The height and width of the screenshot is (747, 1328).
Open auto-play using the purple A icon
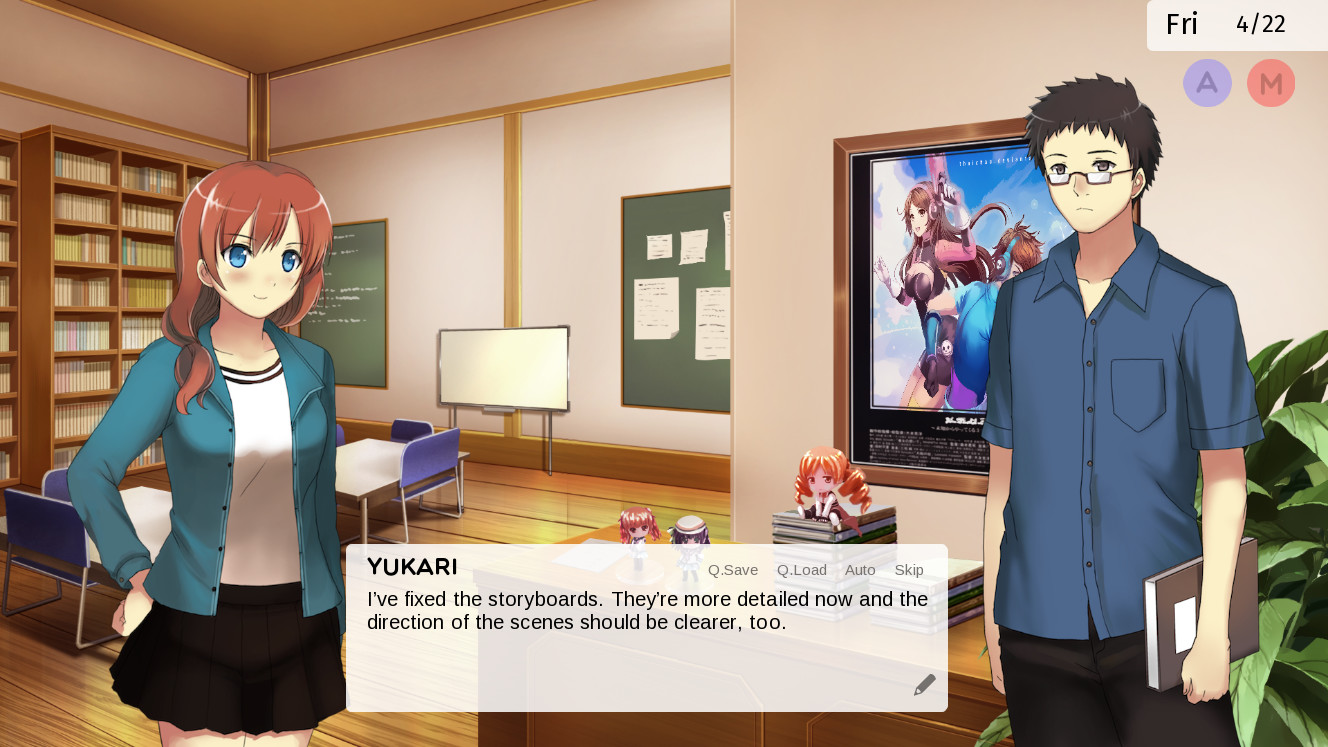pyautogui.click(x=1207, y=83)
